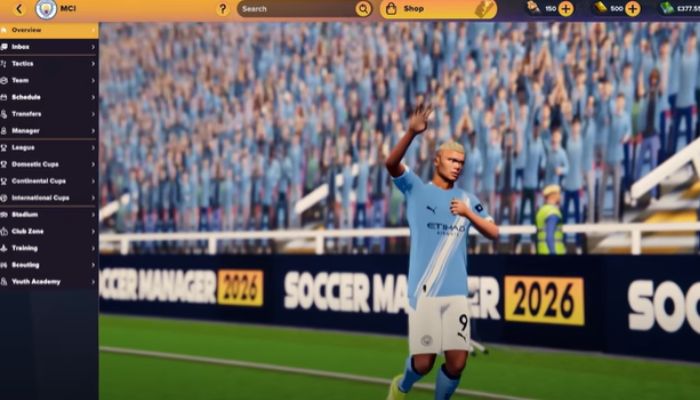View the Schedule
This screenshot has width=700, height=400.
coord(48,97)
